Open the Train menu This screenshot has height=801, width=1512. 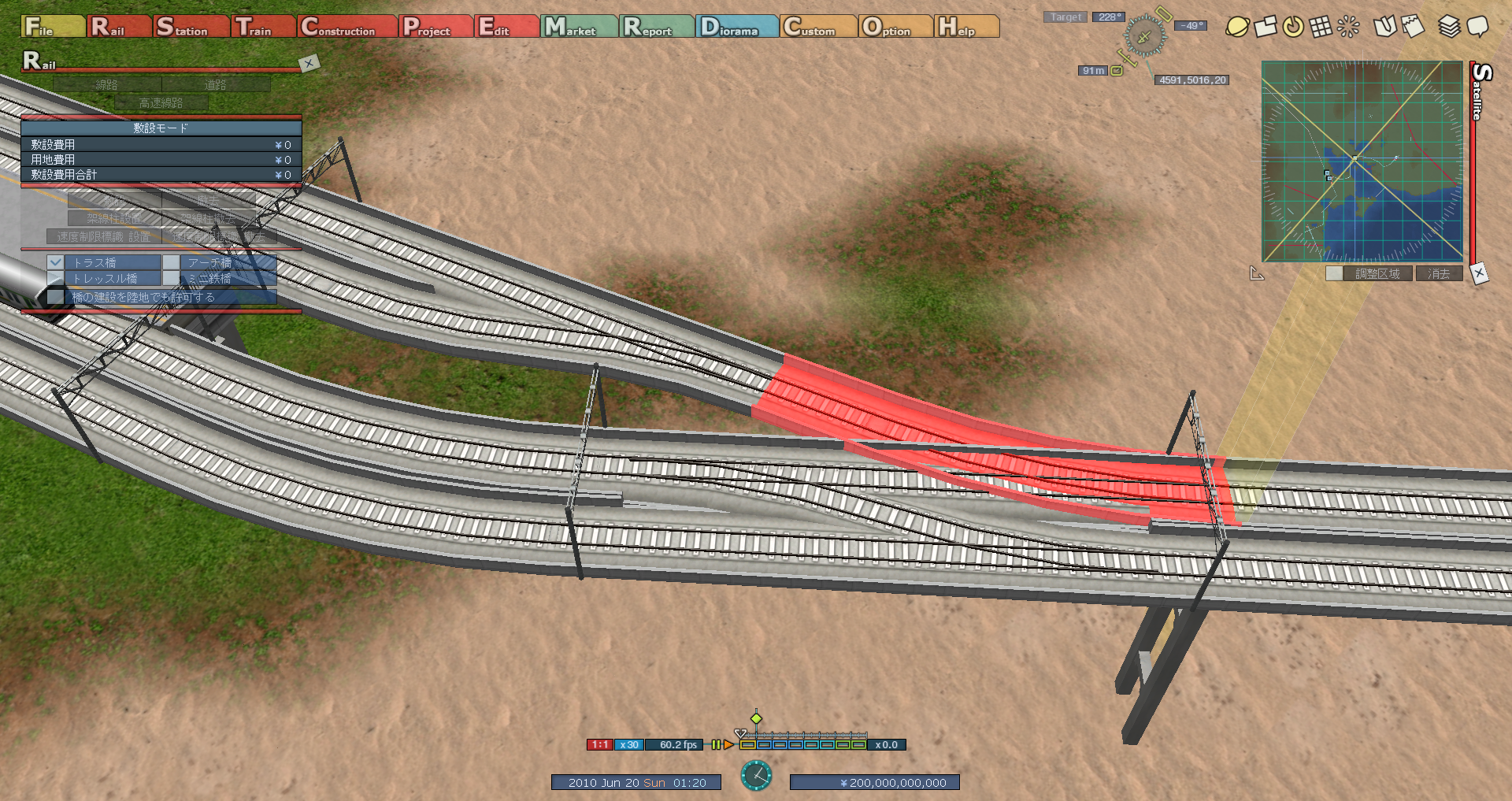[264, 27]
